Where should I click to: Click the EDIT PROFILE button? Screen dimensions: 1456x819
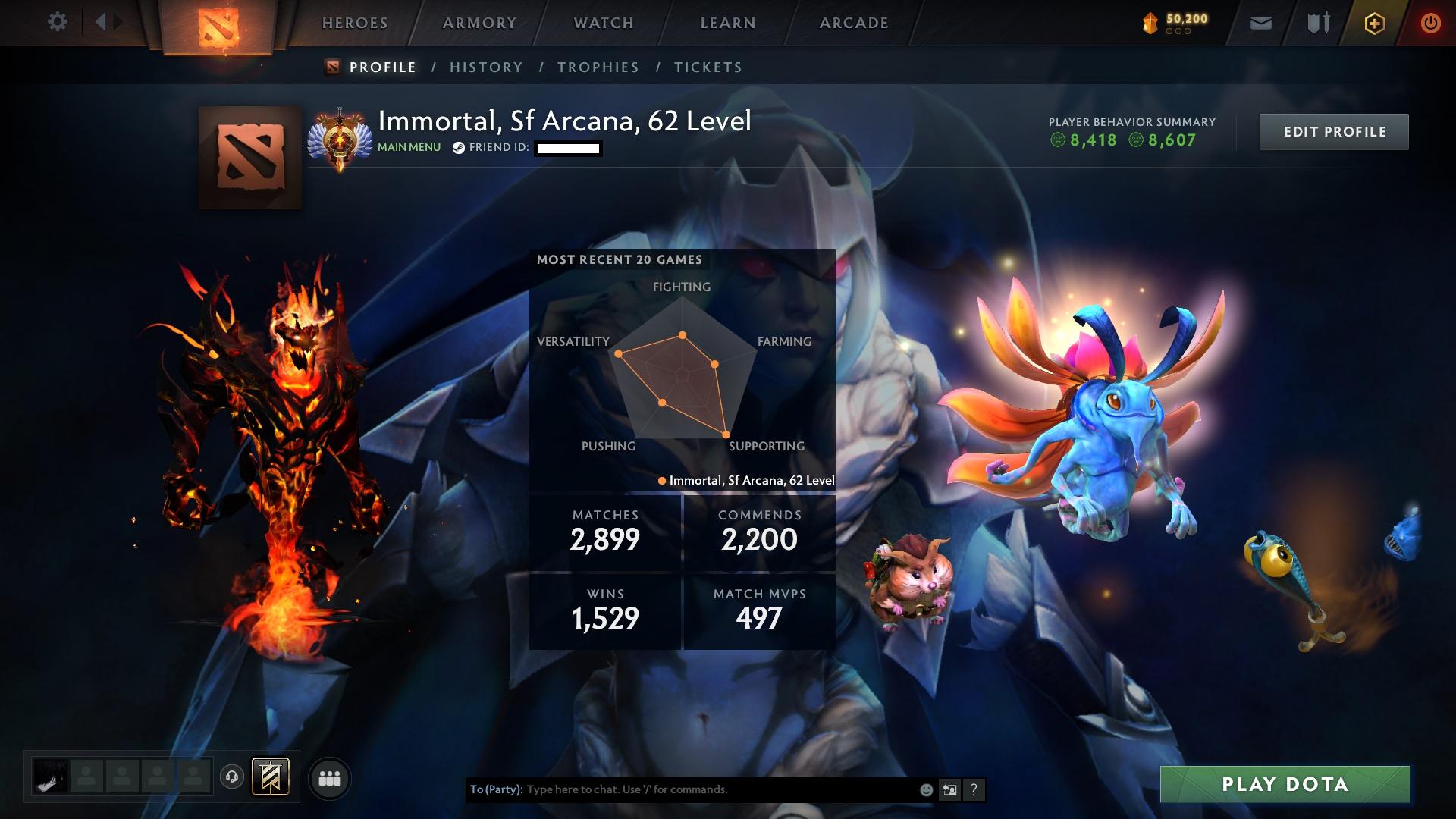point(1333,131)
